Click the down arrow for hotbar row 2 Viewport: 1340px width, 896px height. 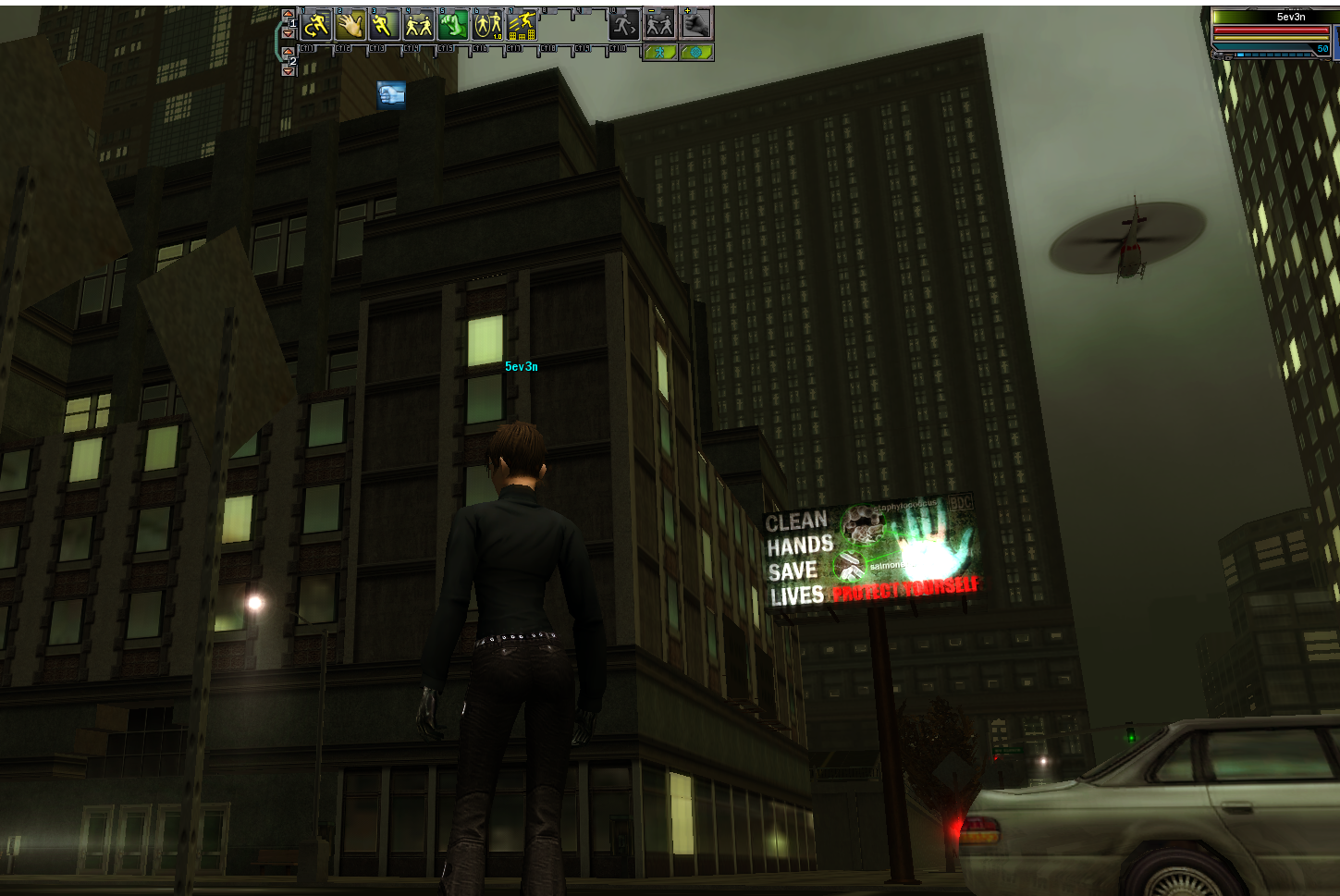pos(288,70)
